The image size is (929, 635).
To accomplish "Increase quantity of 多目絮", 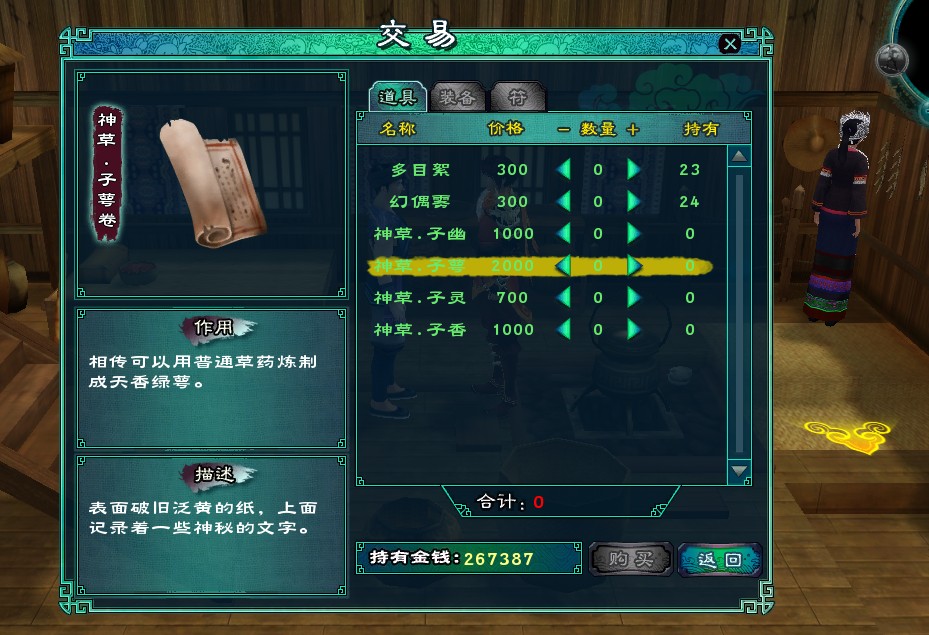I will [x=633, y=170].
